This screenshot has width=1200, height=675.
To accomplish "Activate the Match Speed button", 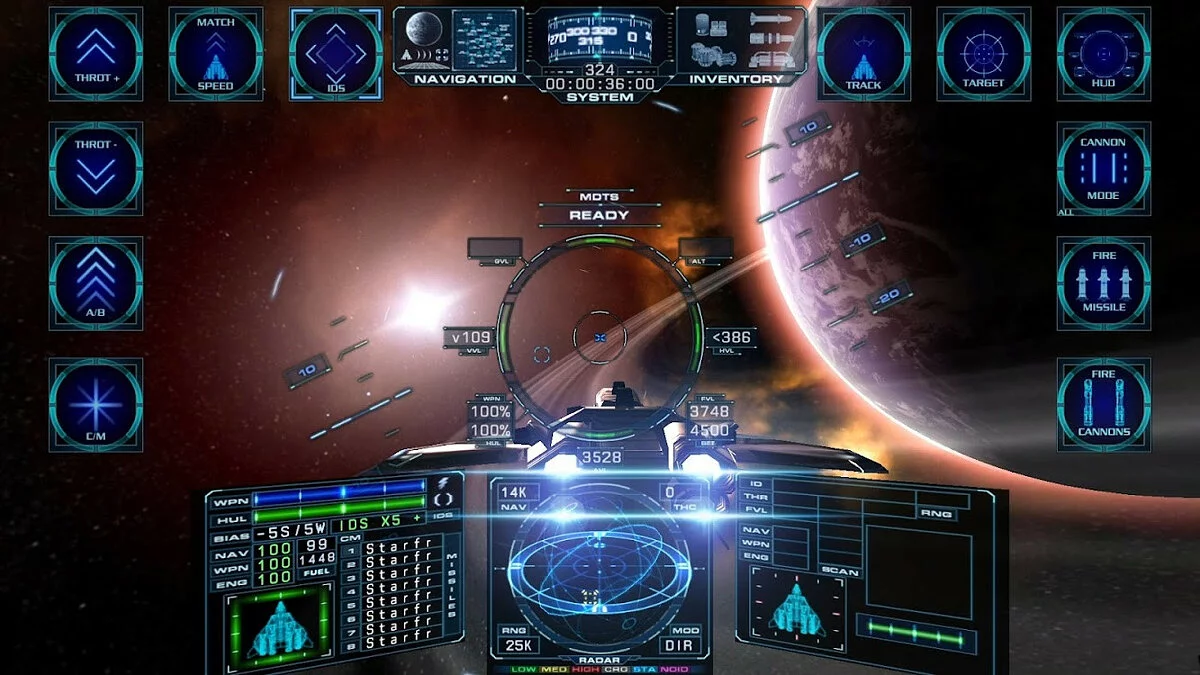I will point(215,53).
